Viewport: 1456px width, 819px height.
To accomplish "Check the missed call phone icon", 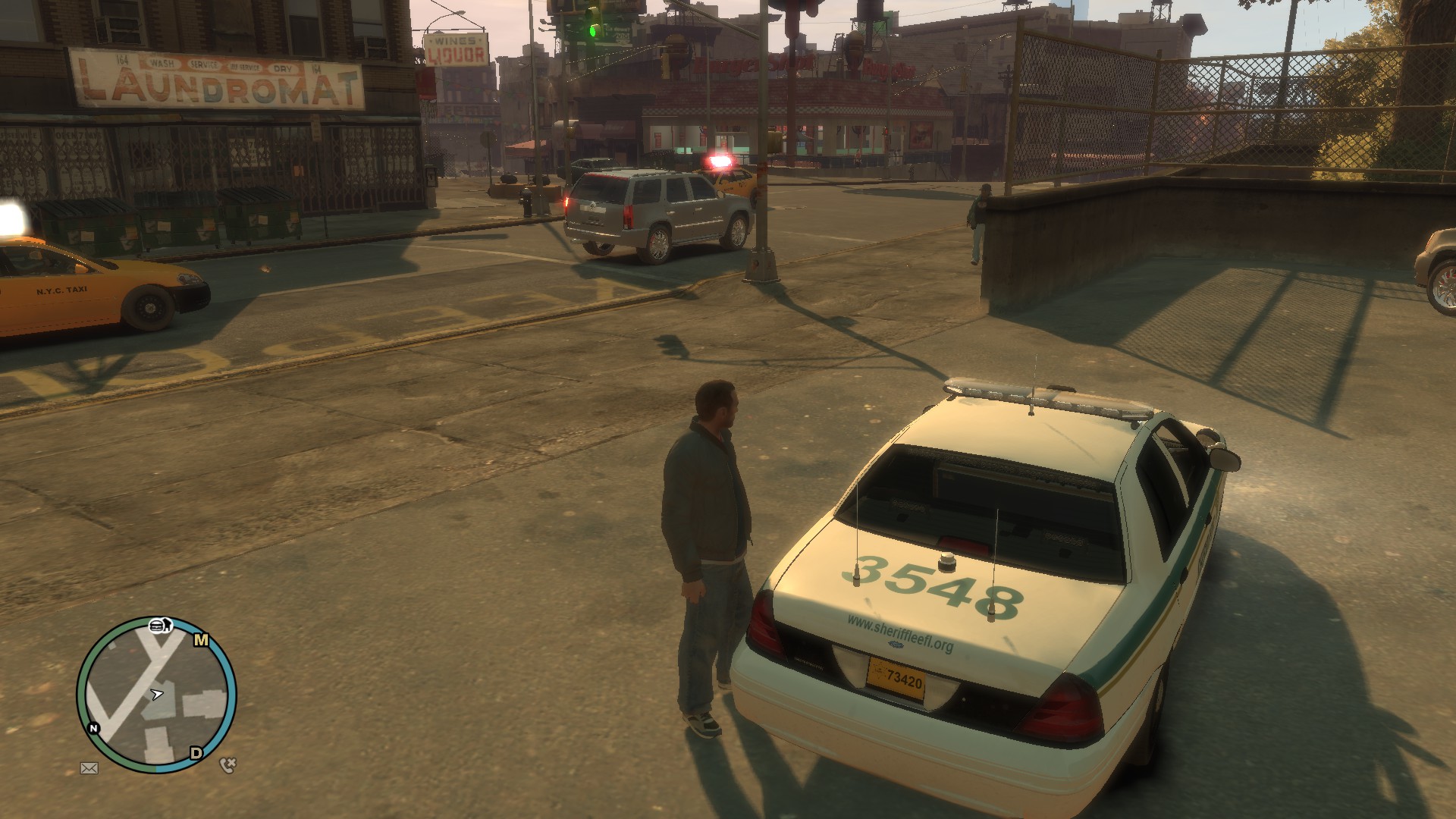I will pos(227,764).
